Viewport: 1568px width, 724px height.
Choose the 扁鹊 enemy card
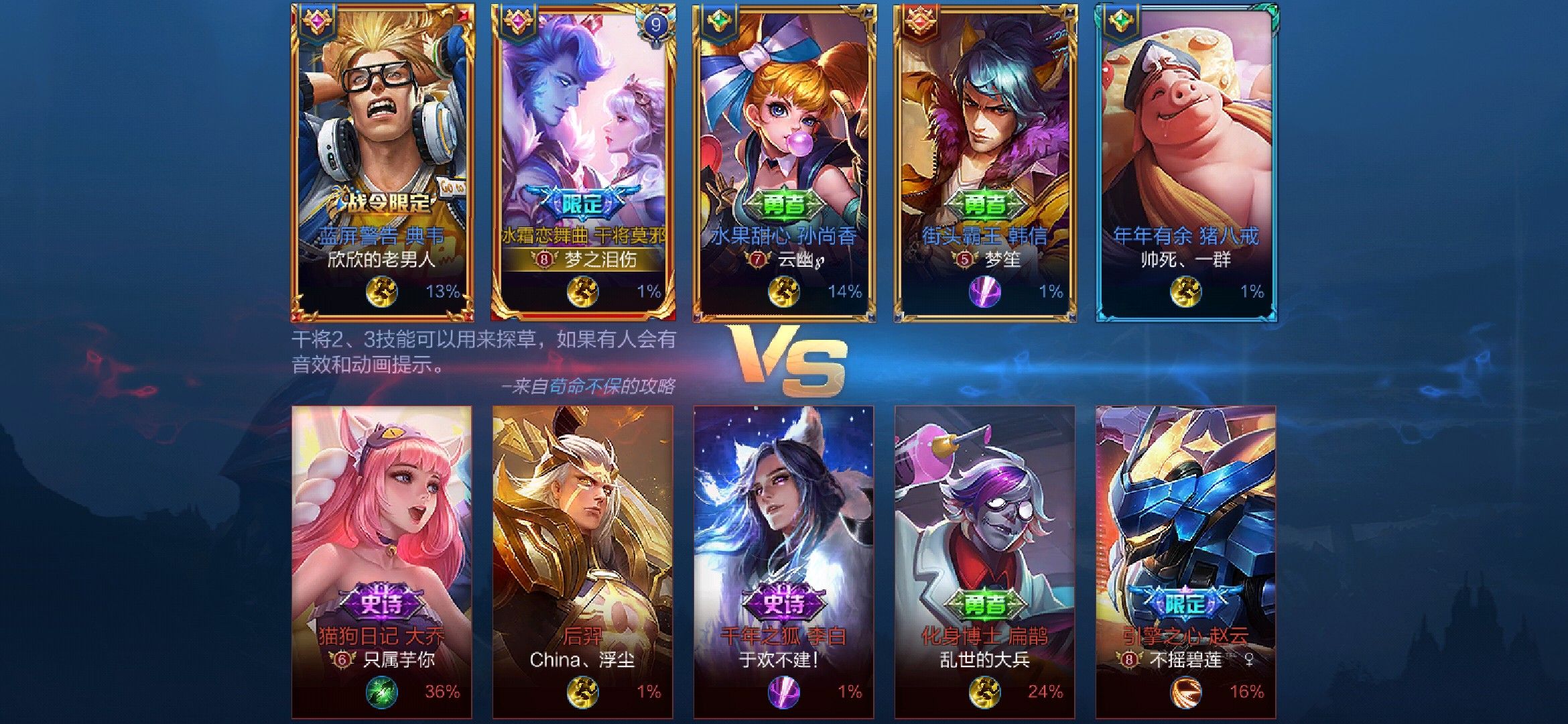point(985,562)
